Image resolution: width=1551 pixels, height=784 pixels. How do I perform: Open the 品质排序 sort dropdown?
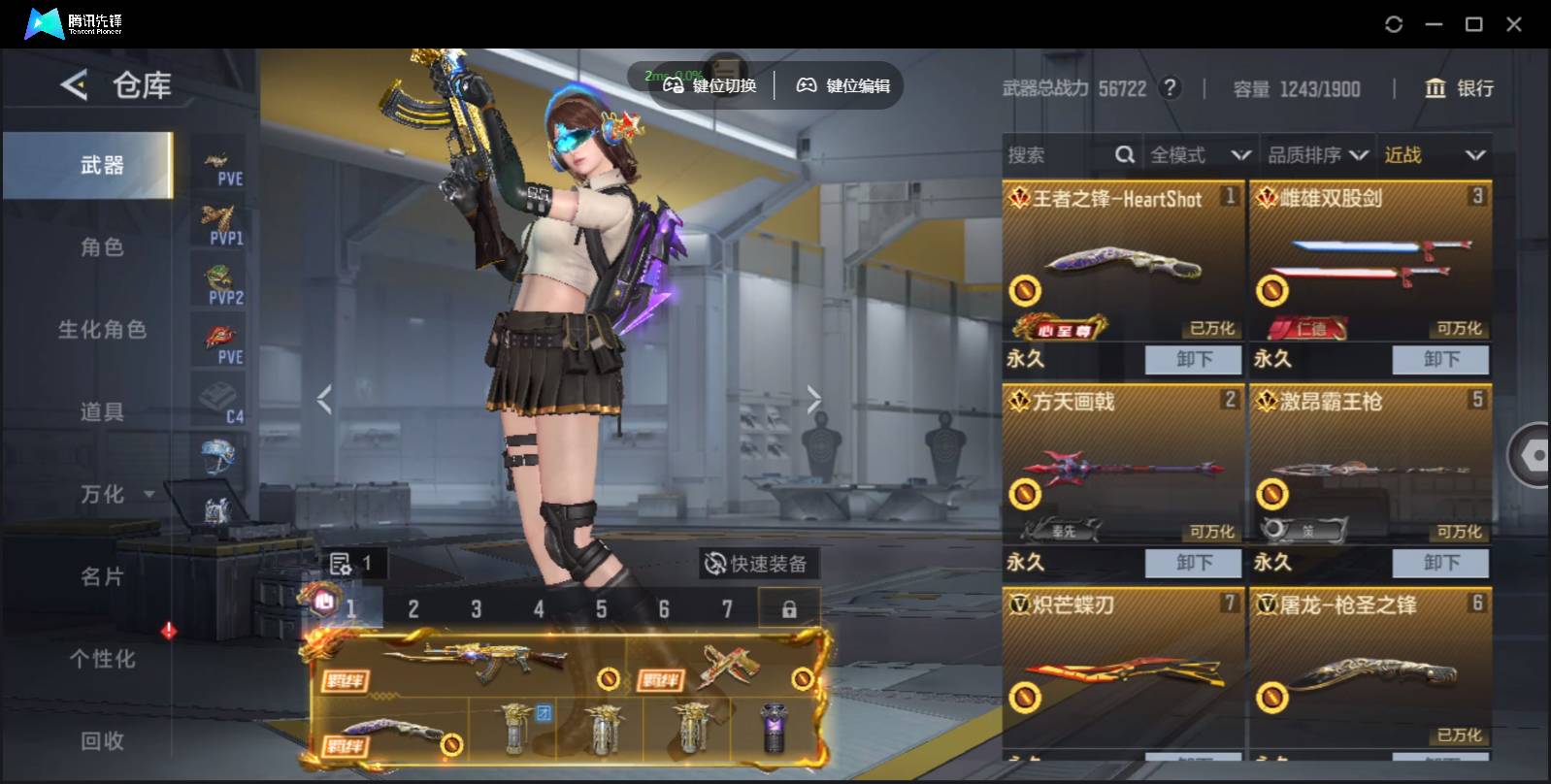(x=1317, y=155)
